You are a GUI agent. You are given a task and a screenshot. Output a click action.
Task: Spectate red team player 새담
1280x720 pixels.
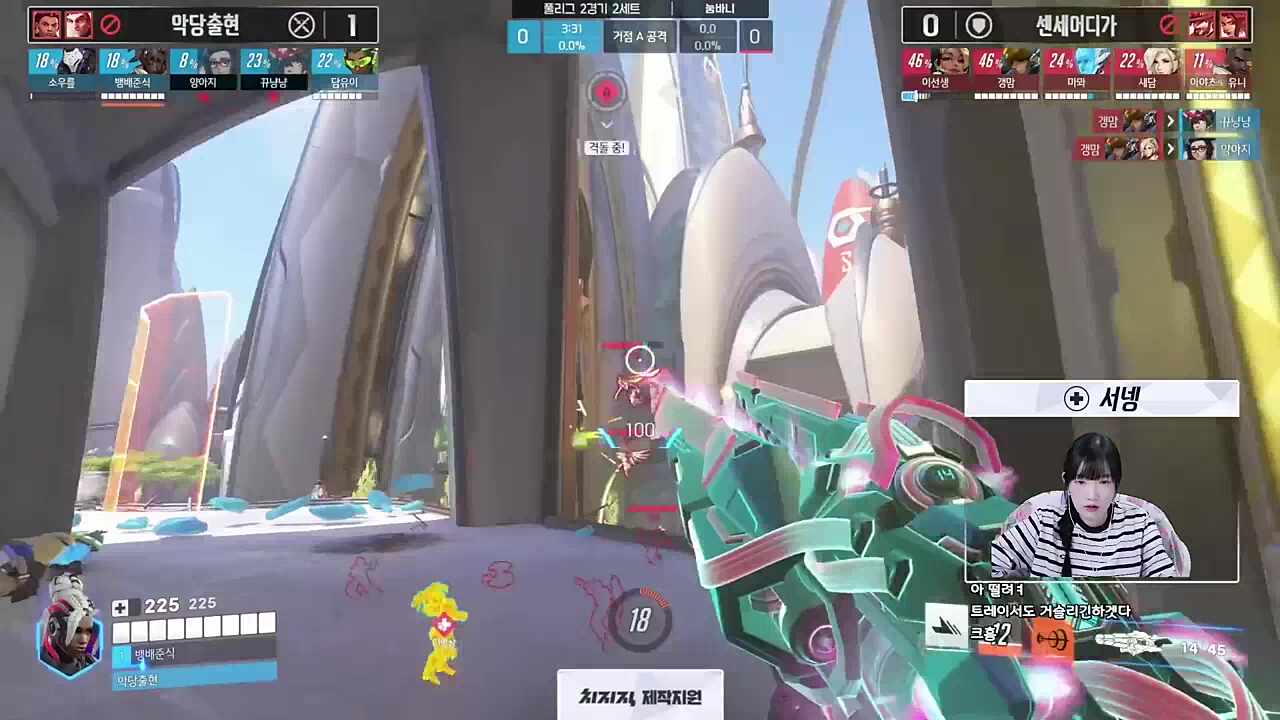(1147, 70)
